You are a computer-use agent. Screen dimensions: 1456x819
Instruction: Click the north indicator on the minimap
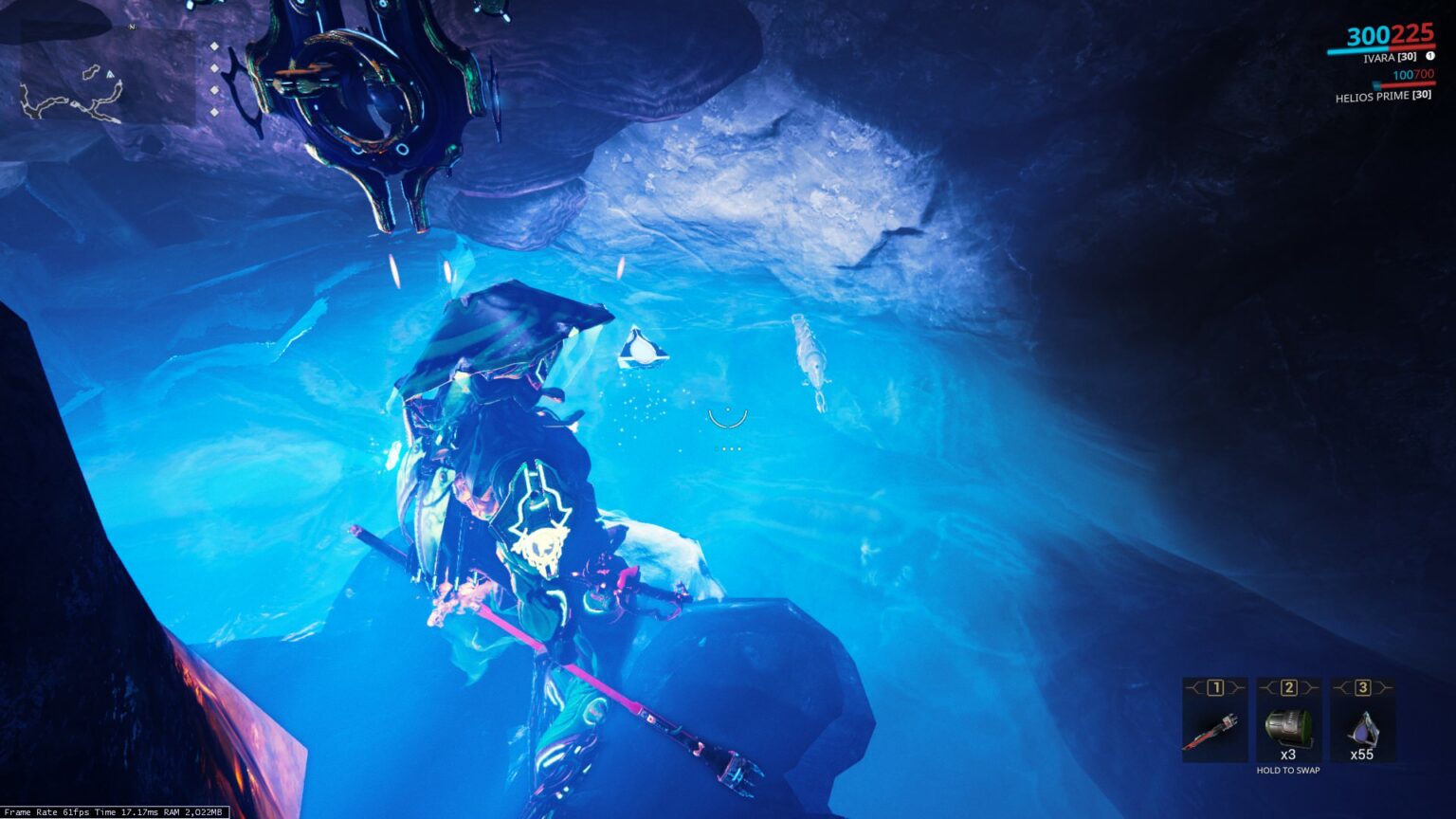(x=132, y=27)
